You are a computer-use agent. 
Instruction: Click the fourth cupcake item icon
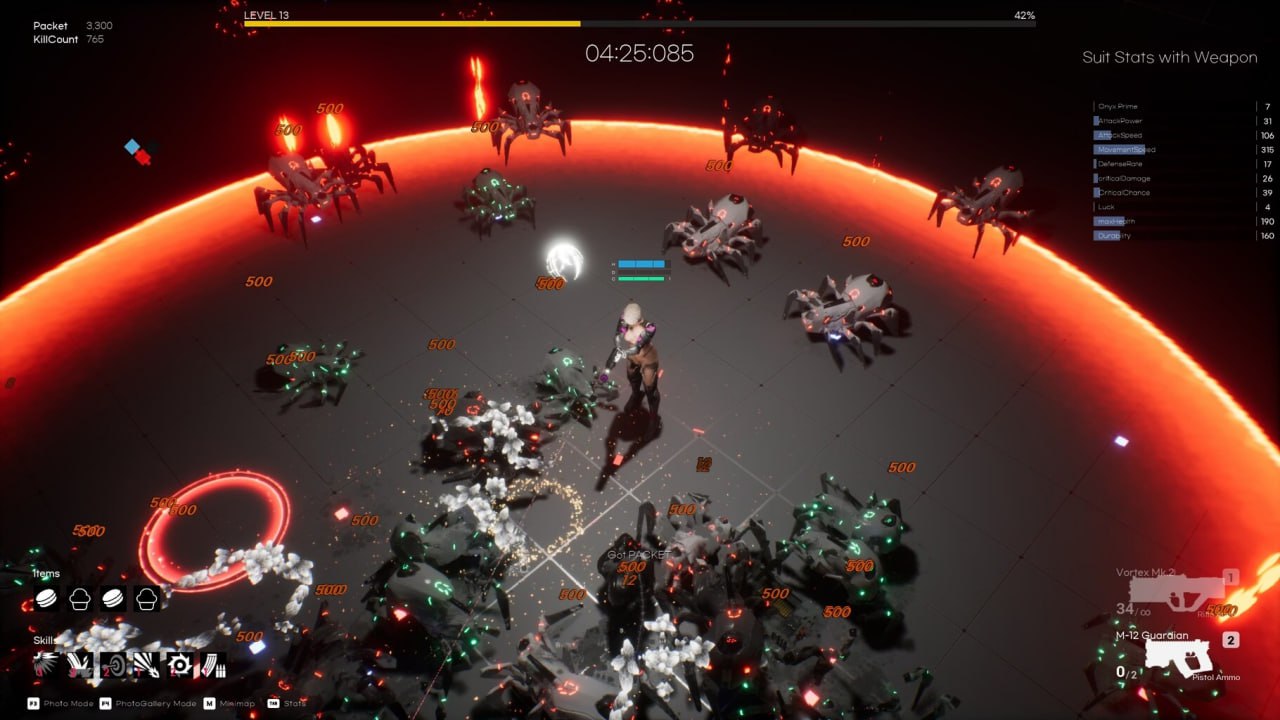(x=145, y=600)
